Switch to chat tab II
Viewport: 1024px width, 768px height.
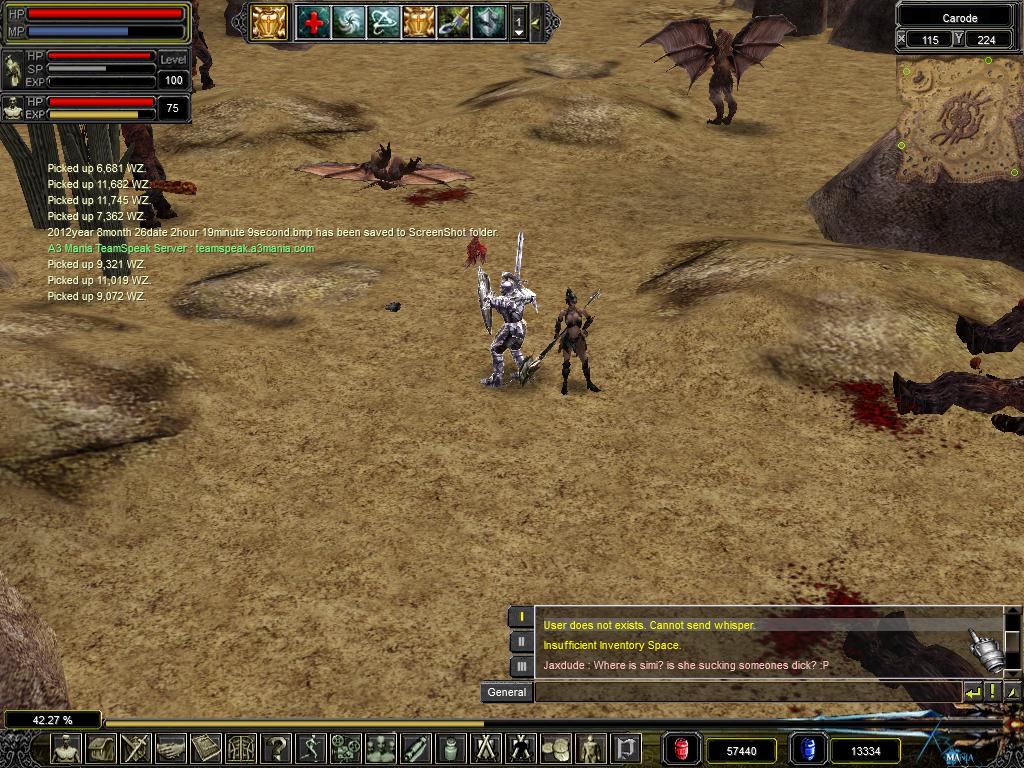tap(521, 642)
